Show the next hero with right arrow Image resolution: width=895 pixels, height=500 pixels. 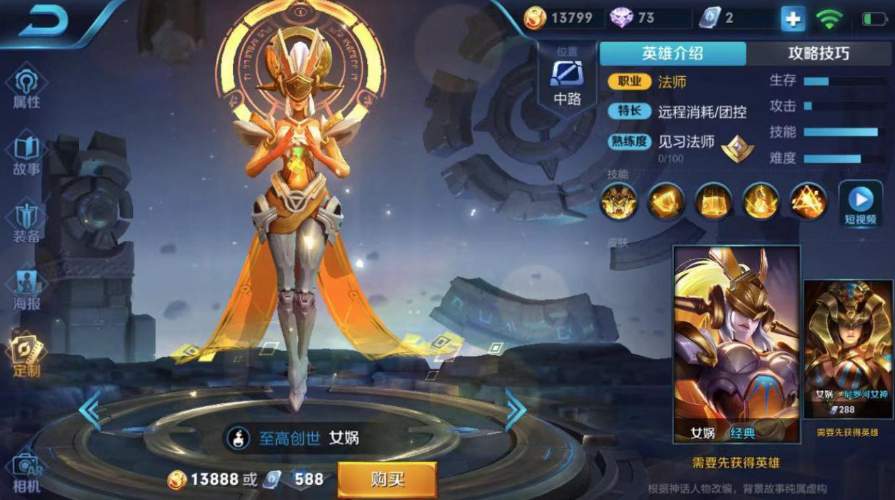click(x=515, y=408)
